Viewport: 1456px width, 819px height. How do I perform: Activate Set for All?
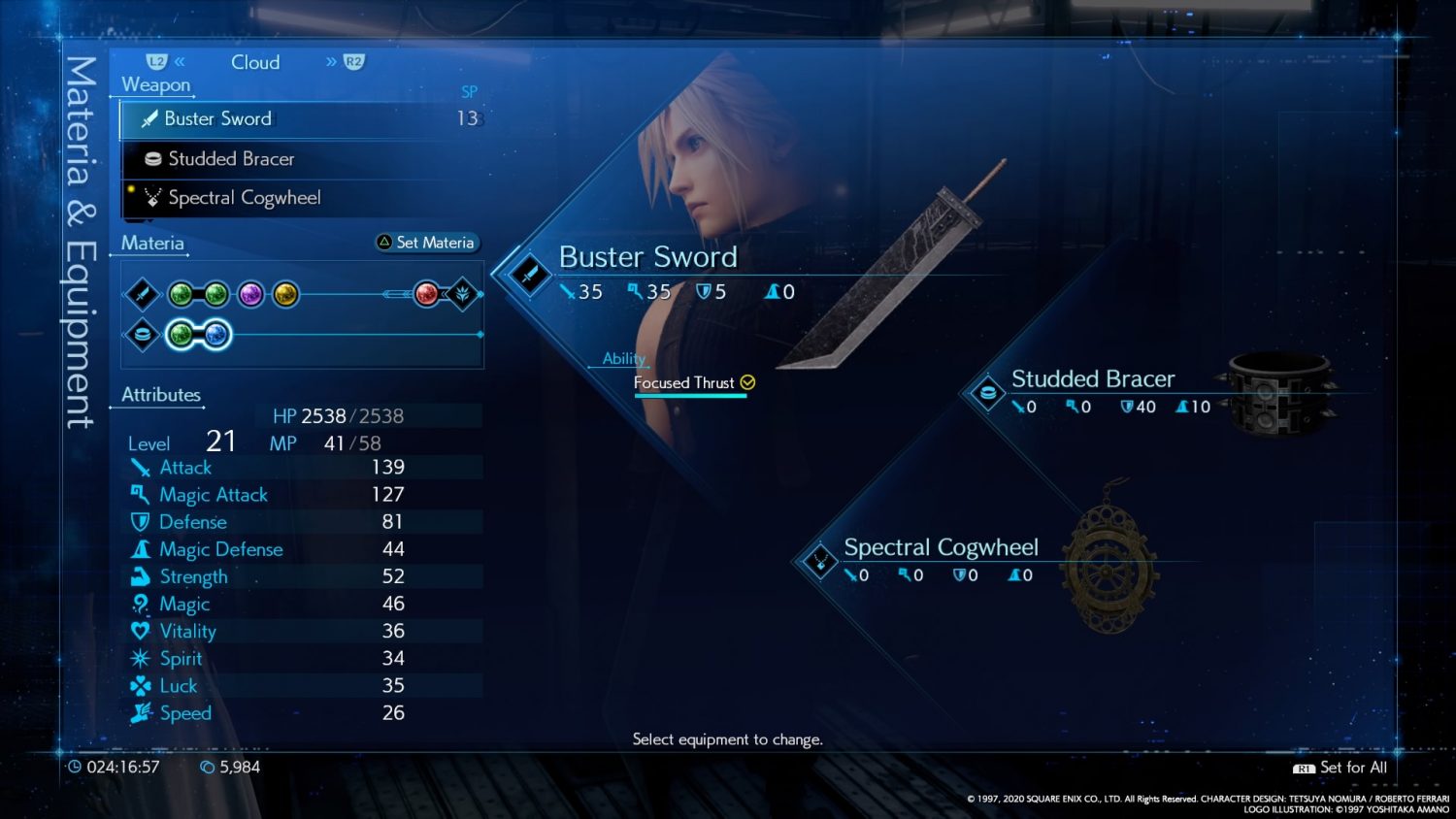(1340, 768)
